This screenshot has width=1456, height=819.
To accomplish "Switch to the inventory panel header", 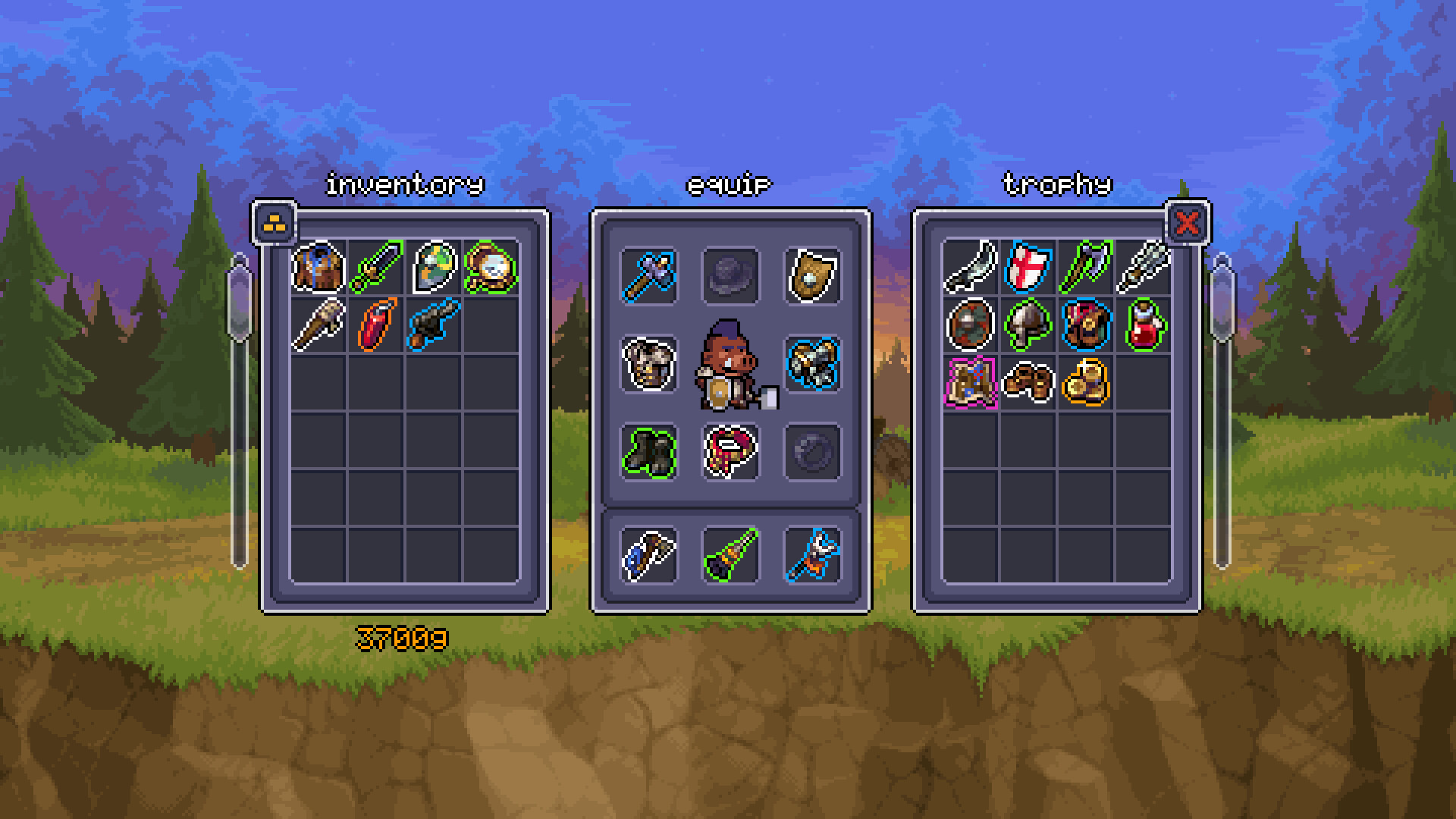I will 404,182.
